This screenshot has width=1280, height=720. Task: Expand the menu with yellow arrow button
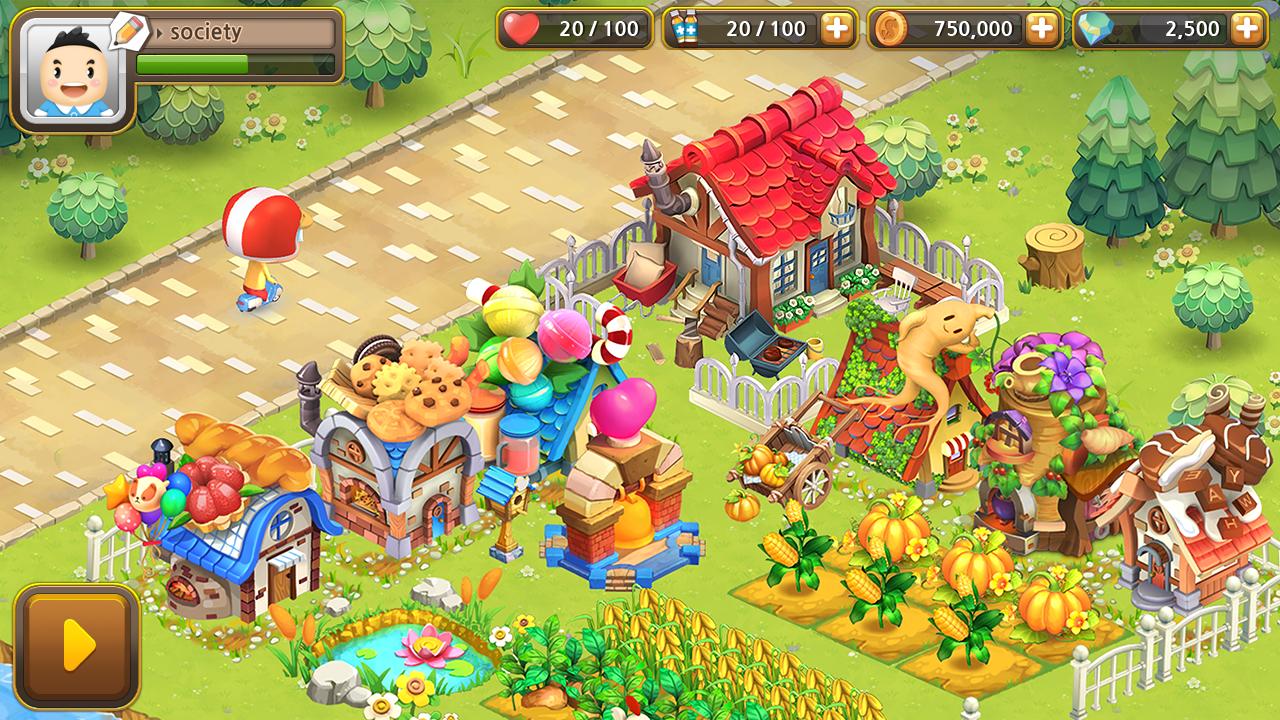pyautogui.click(x=77, y=647)
